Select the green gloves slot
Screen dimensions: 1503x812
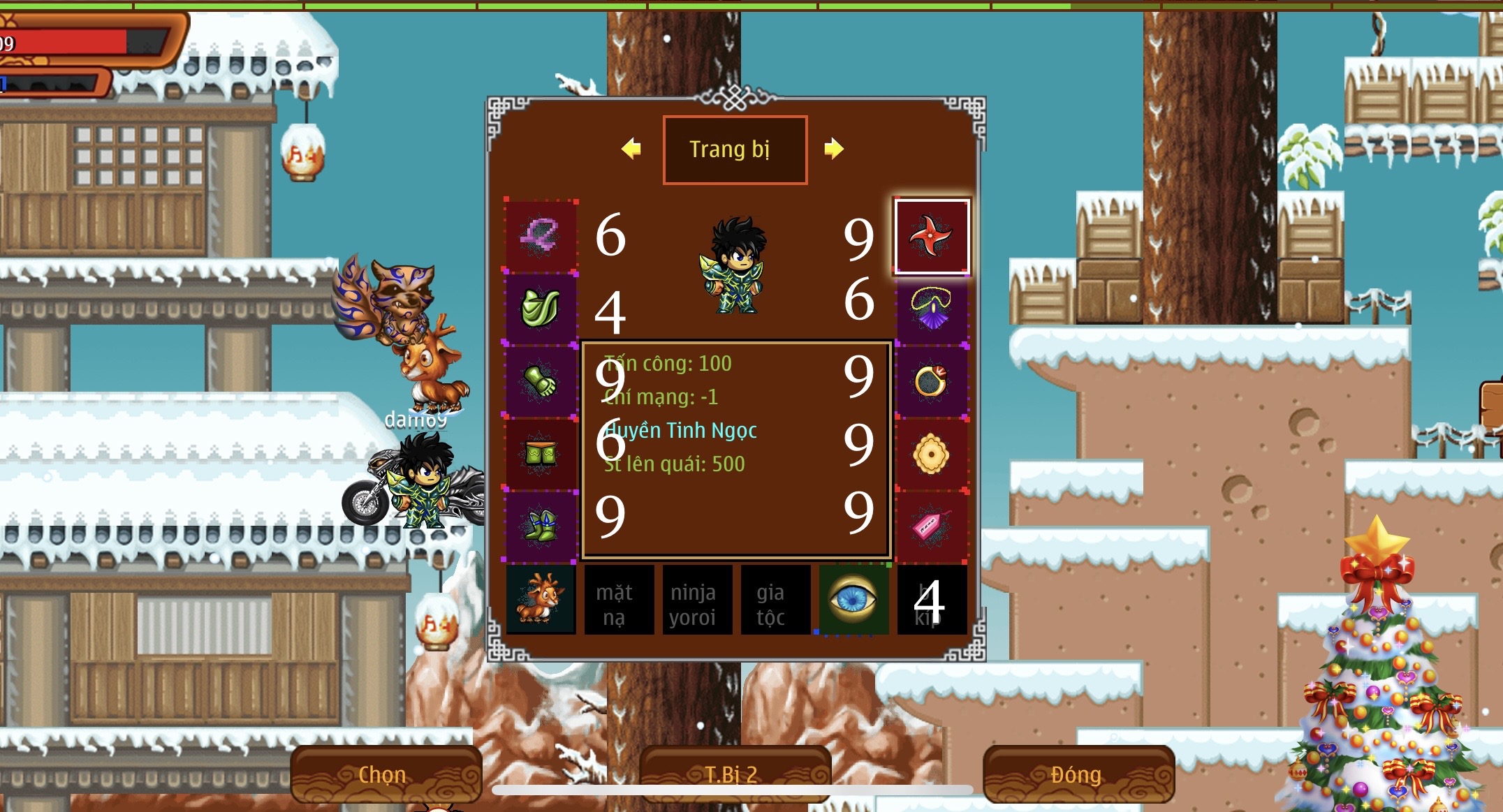coord(541,382)
